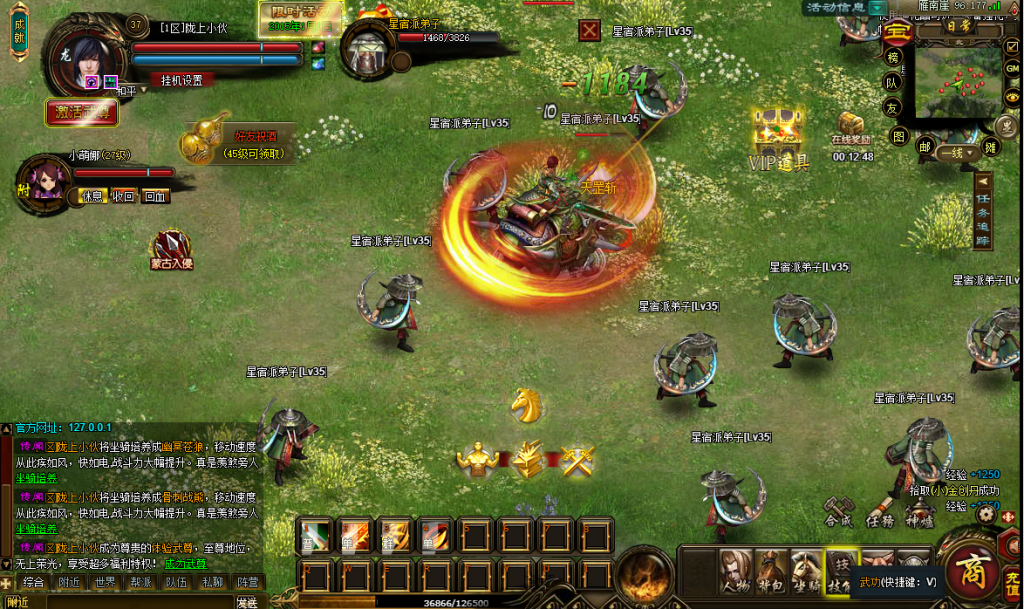
Task: Open the 人物 character panel
Action: [x=736, y=574]
